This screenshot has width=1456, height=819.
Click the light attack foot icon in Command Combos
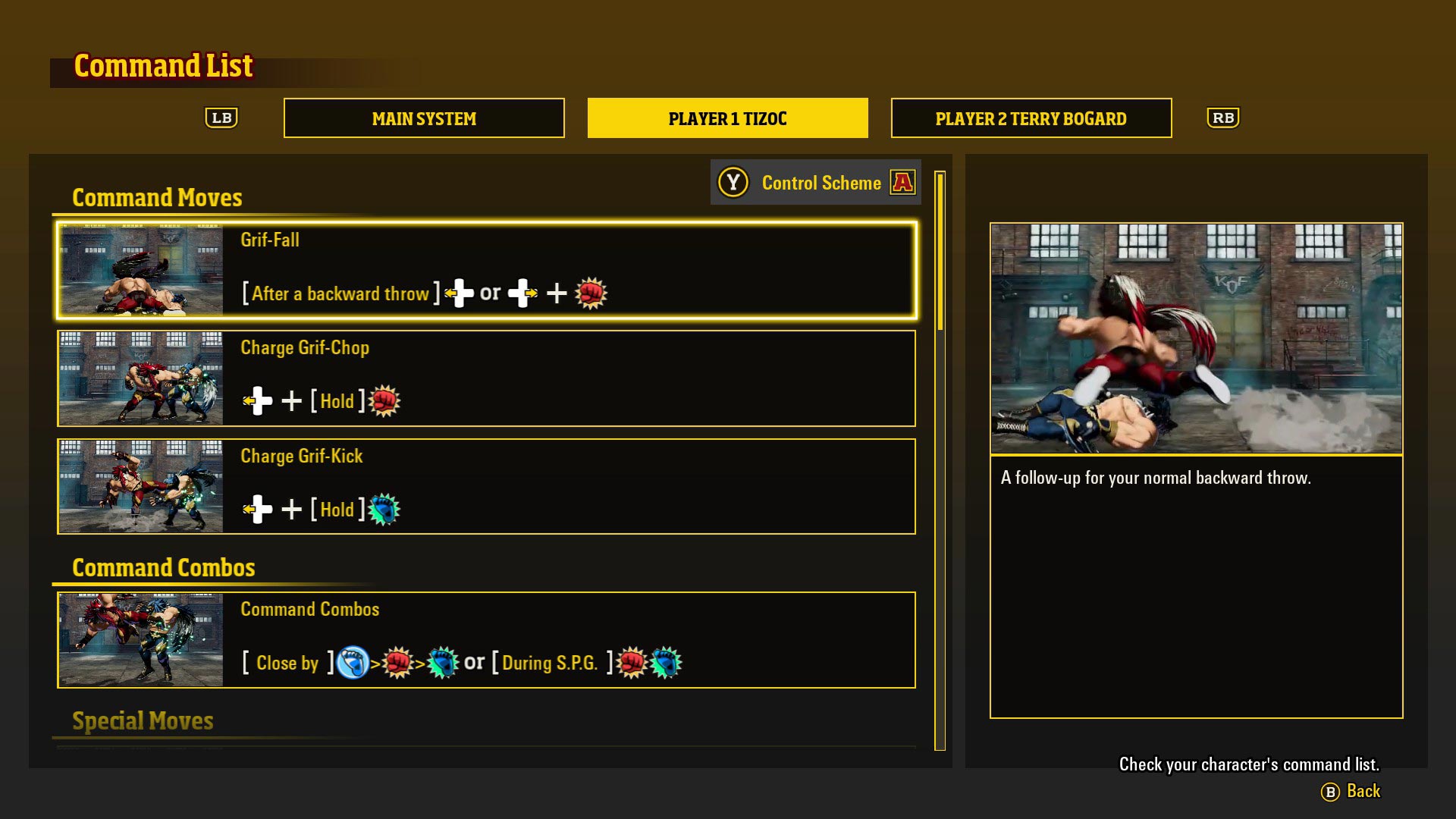point(350,662)
